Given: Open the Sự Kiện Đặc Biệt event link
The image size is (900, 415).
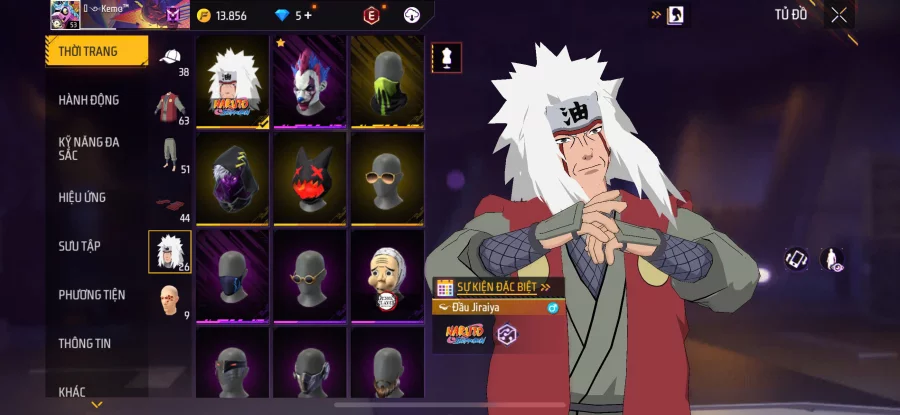Looking at the screenshot, I should point(499,287).
